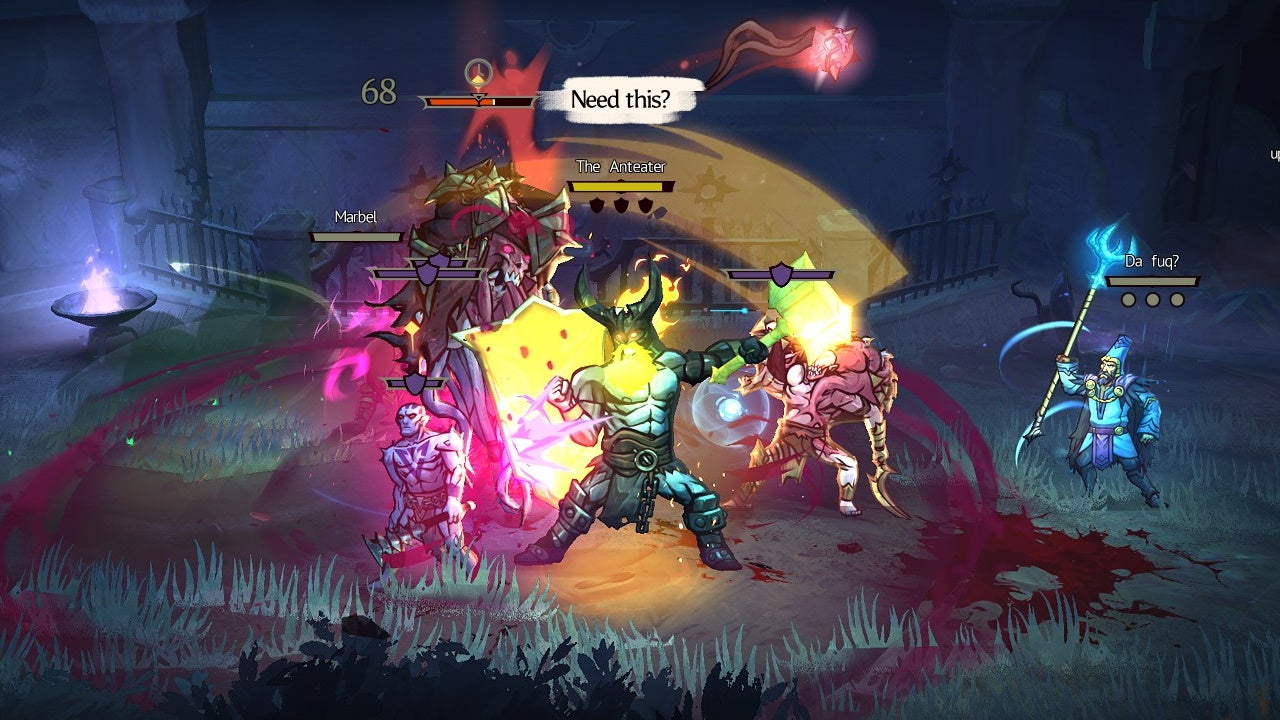Image resolution: width=1280 pixels, height=720 pixels.
Task: Click the second ability dot under Da fuq?
Action: (x=1153, y=299)
